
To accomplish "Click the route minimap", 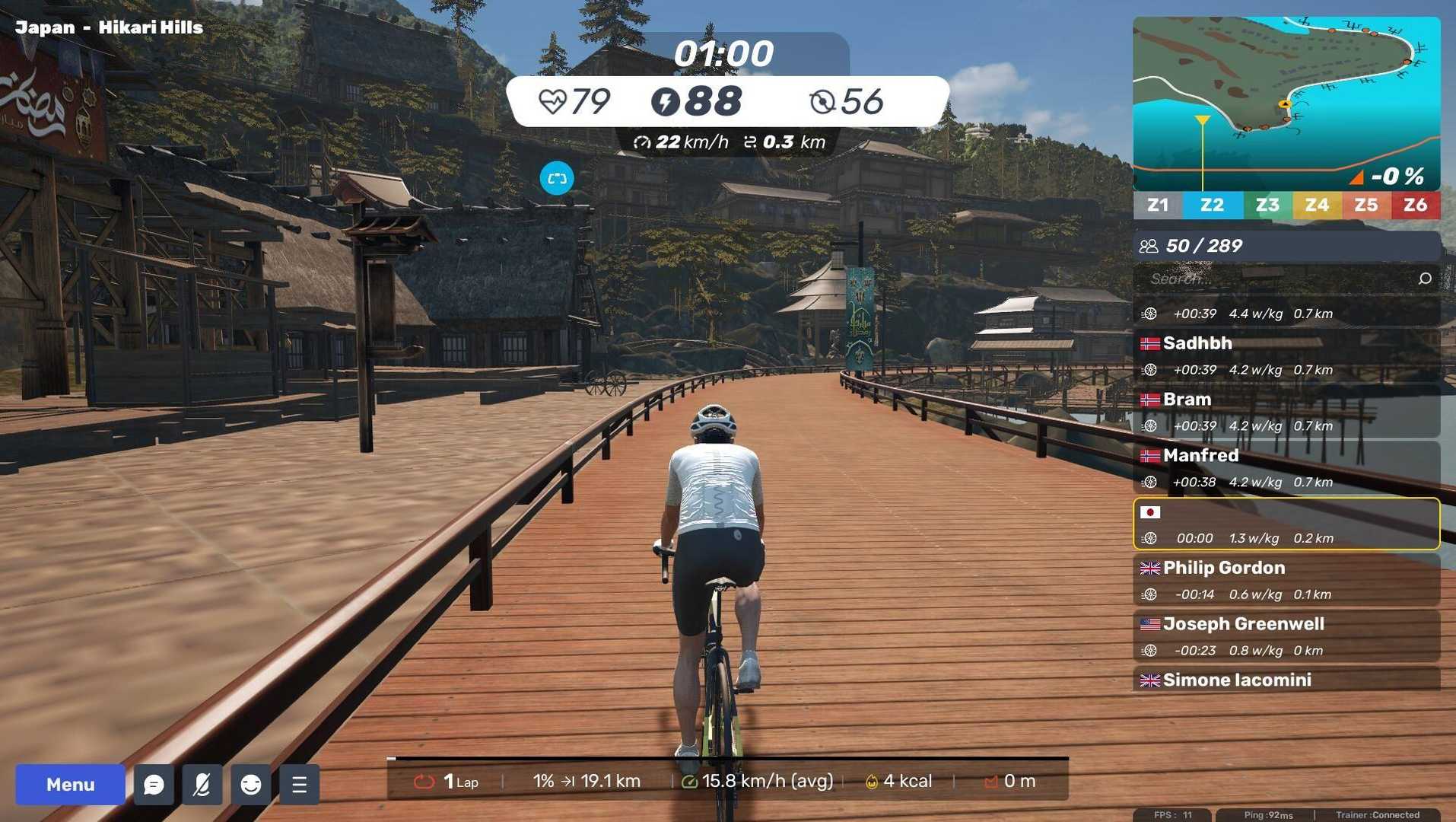I will [1286, 103].
